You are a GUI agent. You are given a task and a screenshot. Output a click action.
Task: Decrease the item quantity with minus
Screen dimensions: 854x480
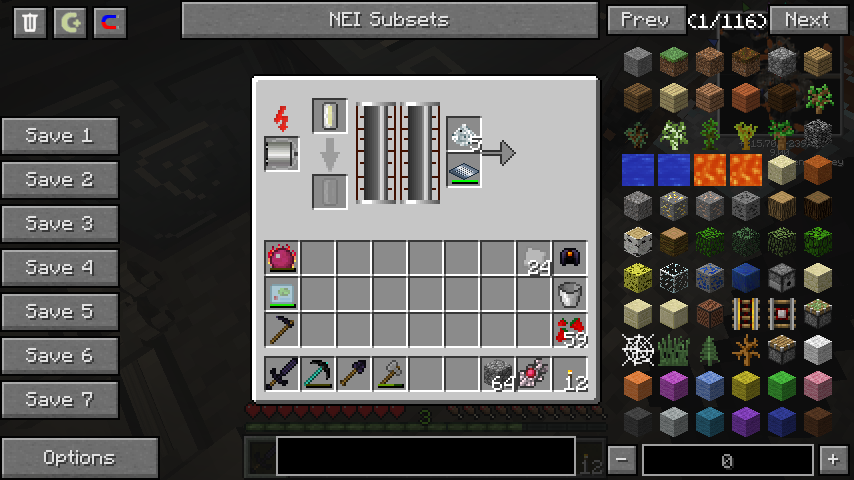pyautogui.click(x=622, y=460)
